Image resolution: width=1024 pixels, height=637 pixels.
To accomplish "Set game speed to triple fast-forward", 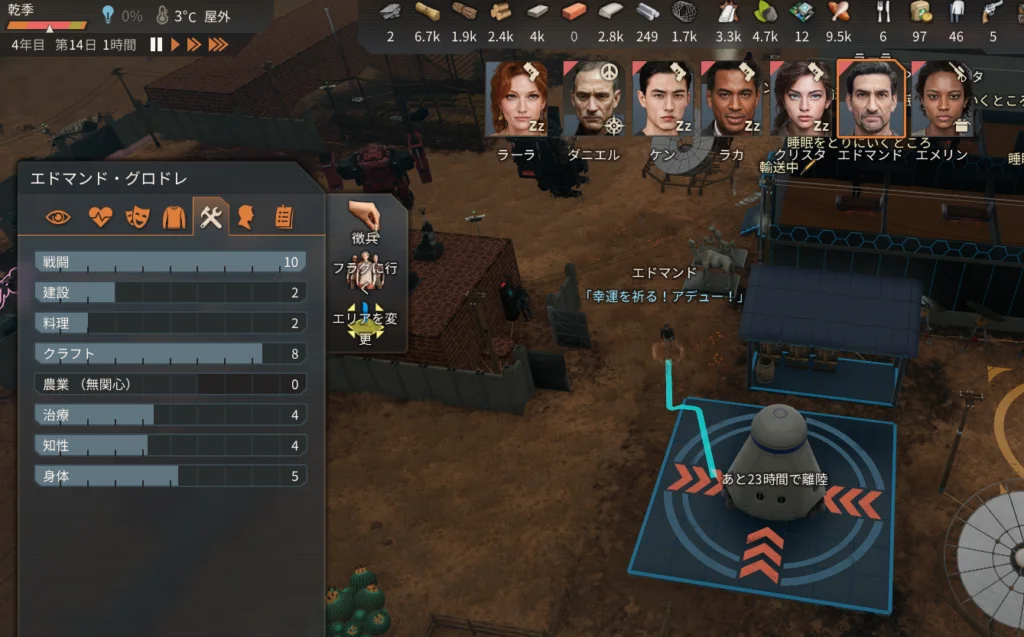I will pyautogui.click(x=217, y=45).
